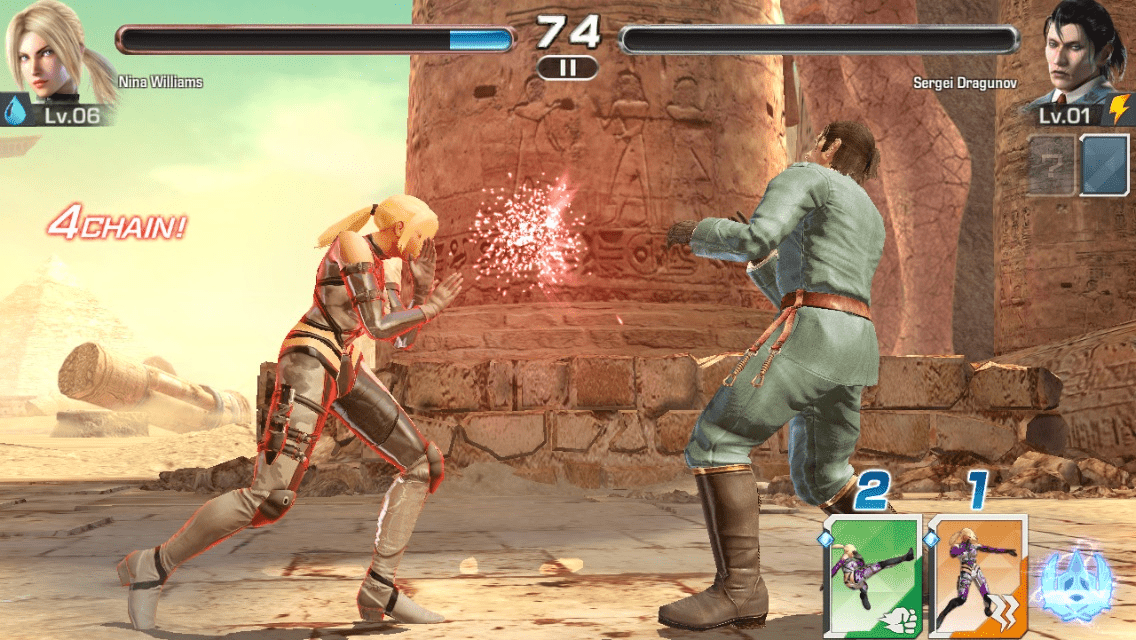Select the opponent's question mark card slot
The image size is (1136, 640).
coord(1051,165)
